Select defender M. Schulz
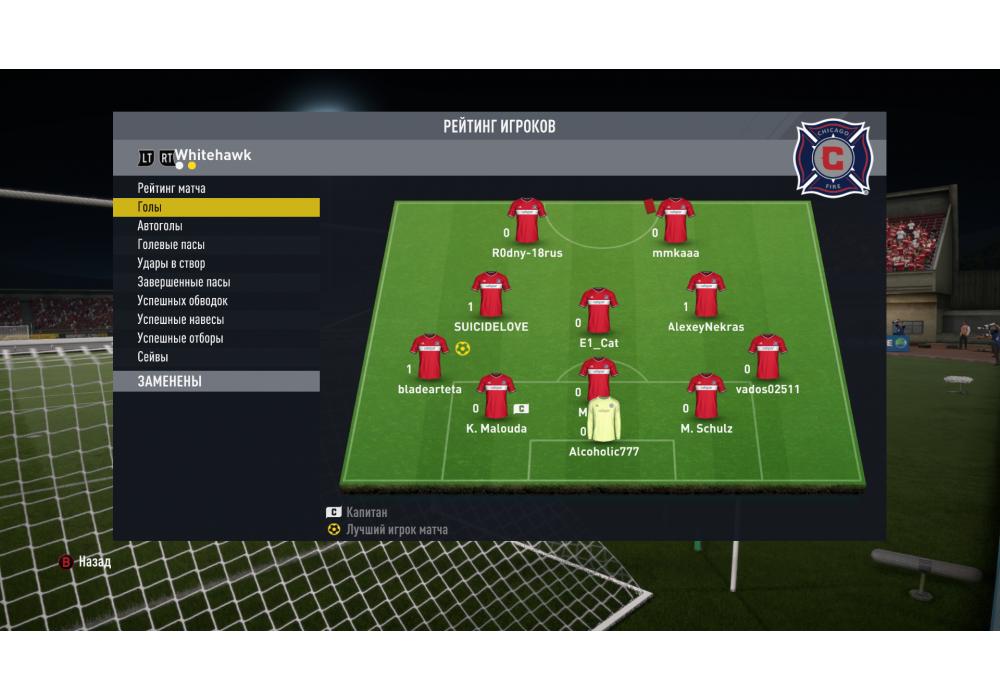This screenshot has height=700, width=1000. pos(706,397)
